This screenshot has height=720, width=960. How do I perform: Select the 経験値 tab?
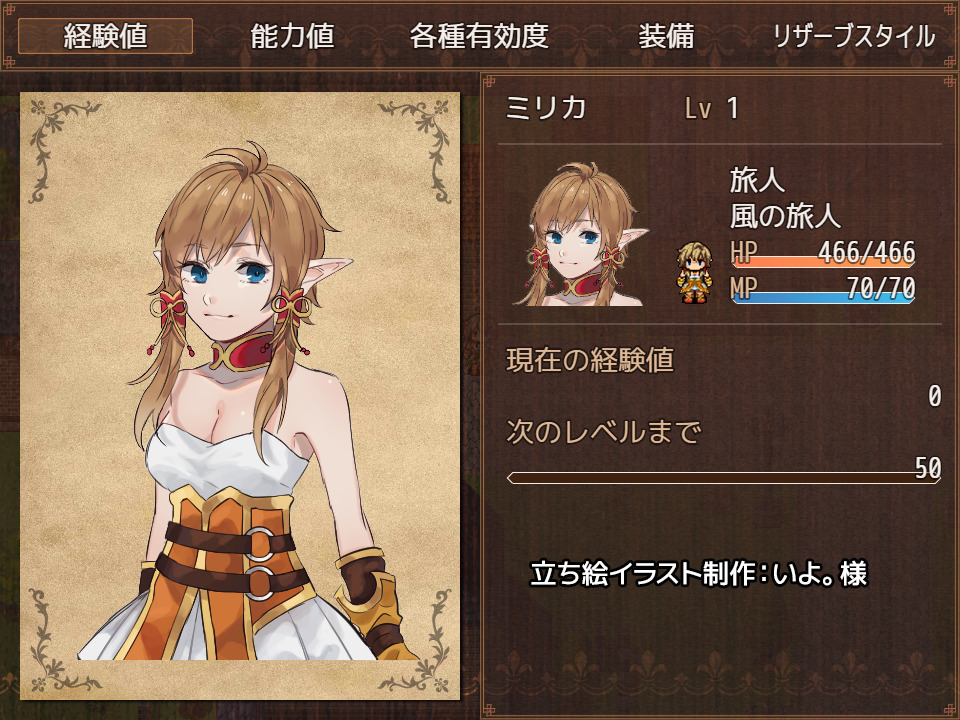105,37
